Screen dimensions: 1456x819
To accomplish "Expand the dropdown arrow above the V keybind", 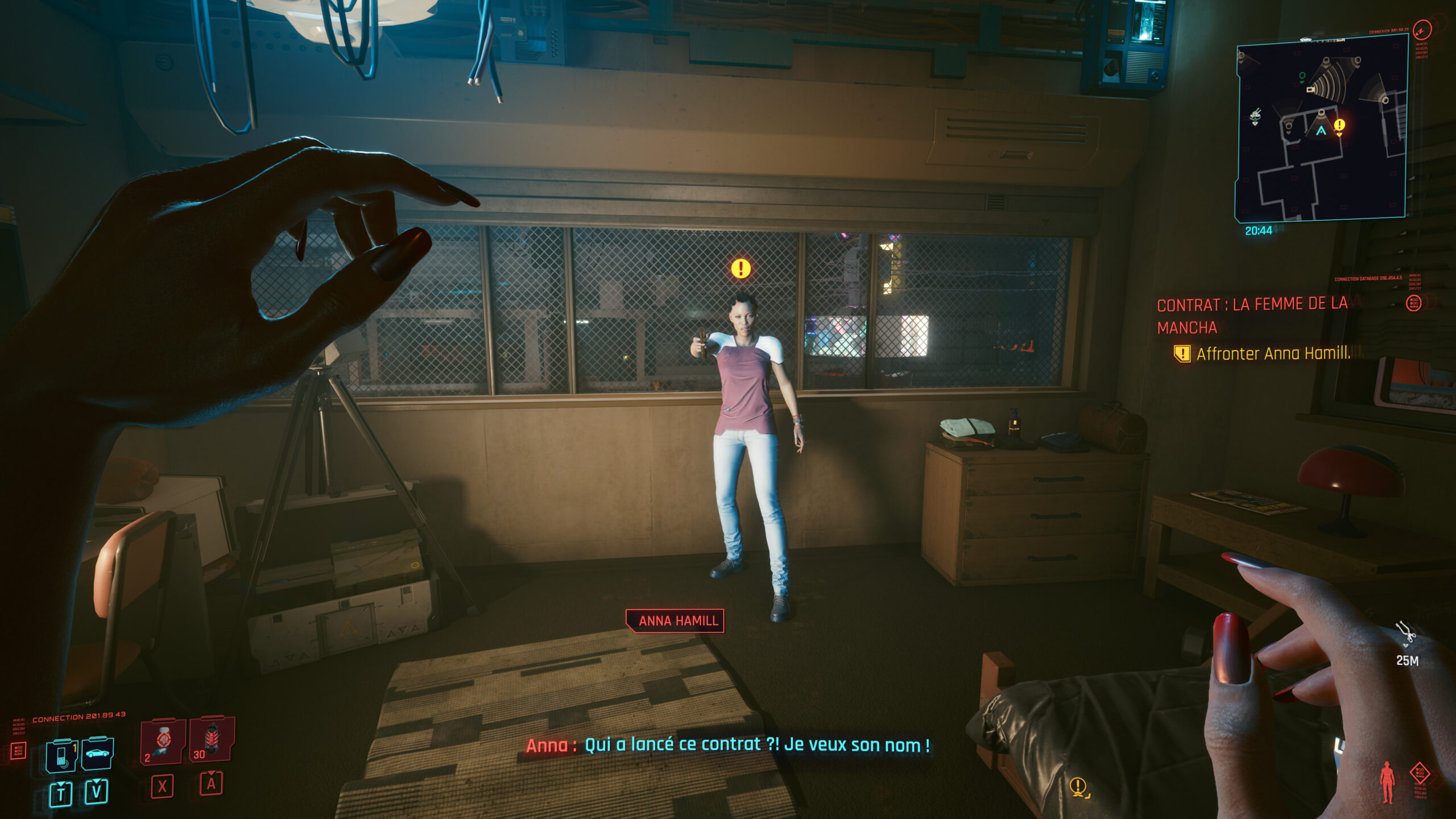I will pos(96,781).
